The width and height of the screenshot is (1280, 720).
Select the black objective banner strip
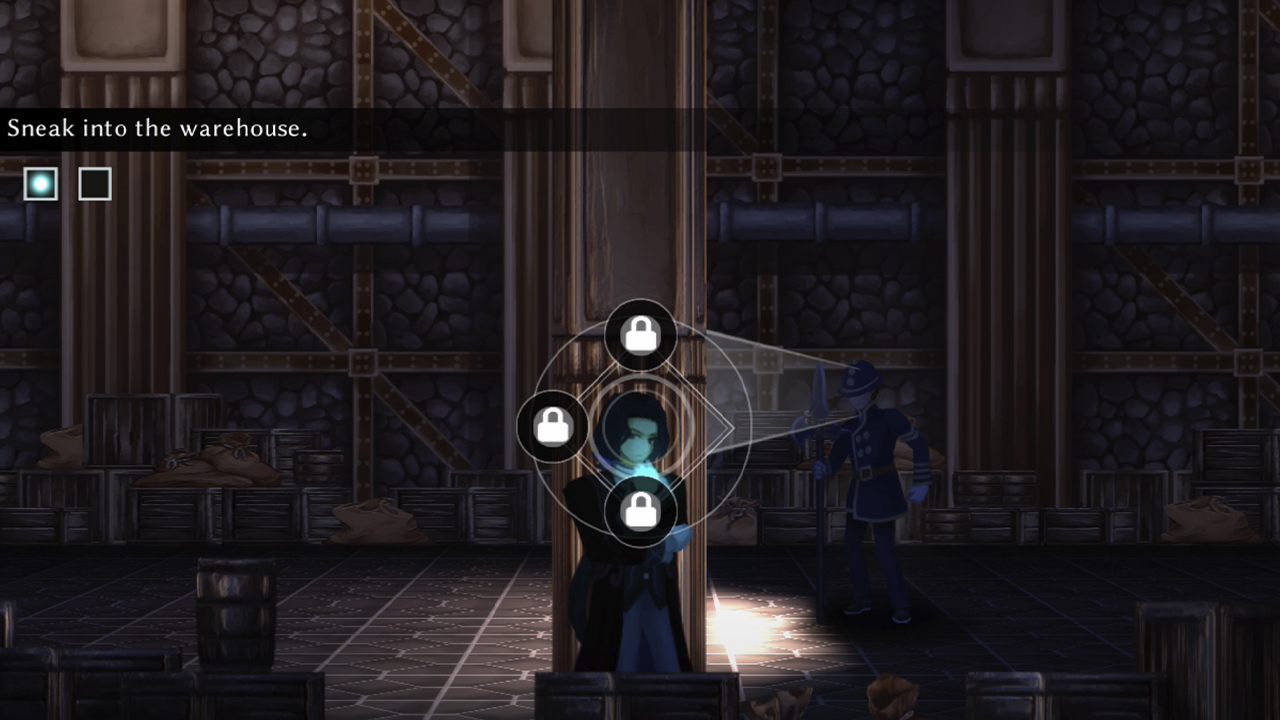click(400, 129)
